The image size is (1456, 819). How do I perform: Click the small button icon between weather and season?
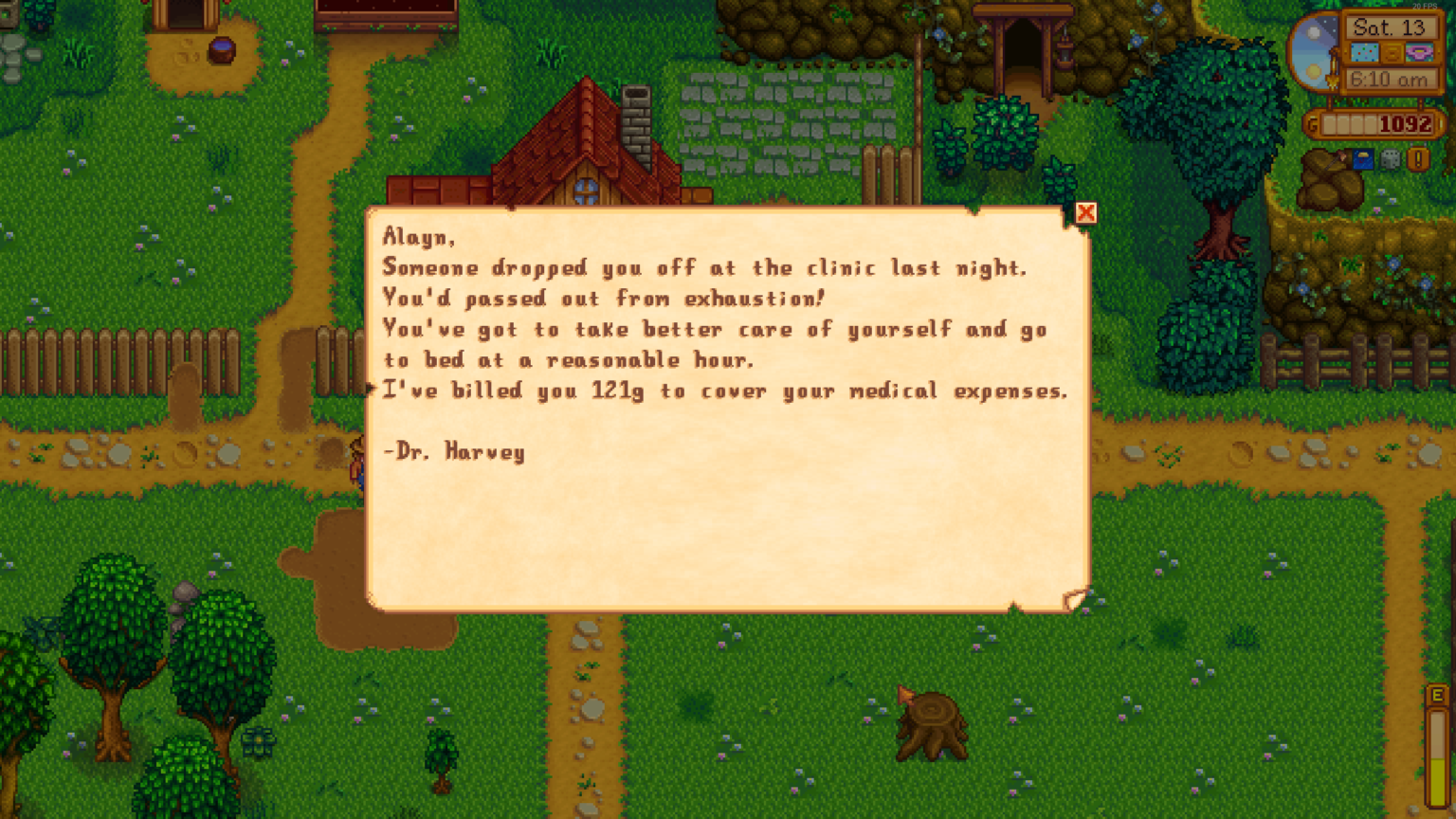tap(1393, 52)
